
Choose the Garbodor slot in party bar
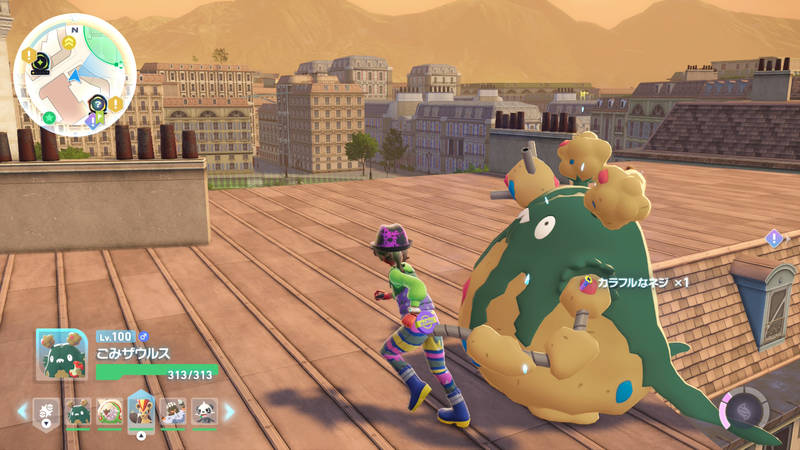pyautogui.click(x=78, y=411)
